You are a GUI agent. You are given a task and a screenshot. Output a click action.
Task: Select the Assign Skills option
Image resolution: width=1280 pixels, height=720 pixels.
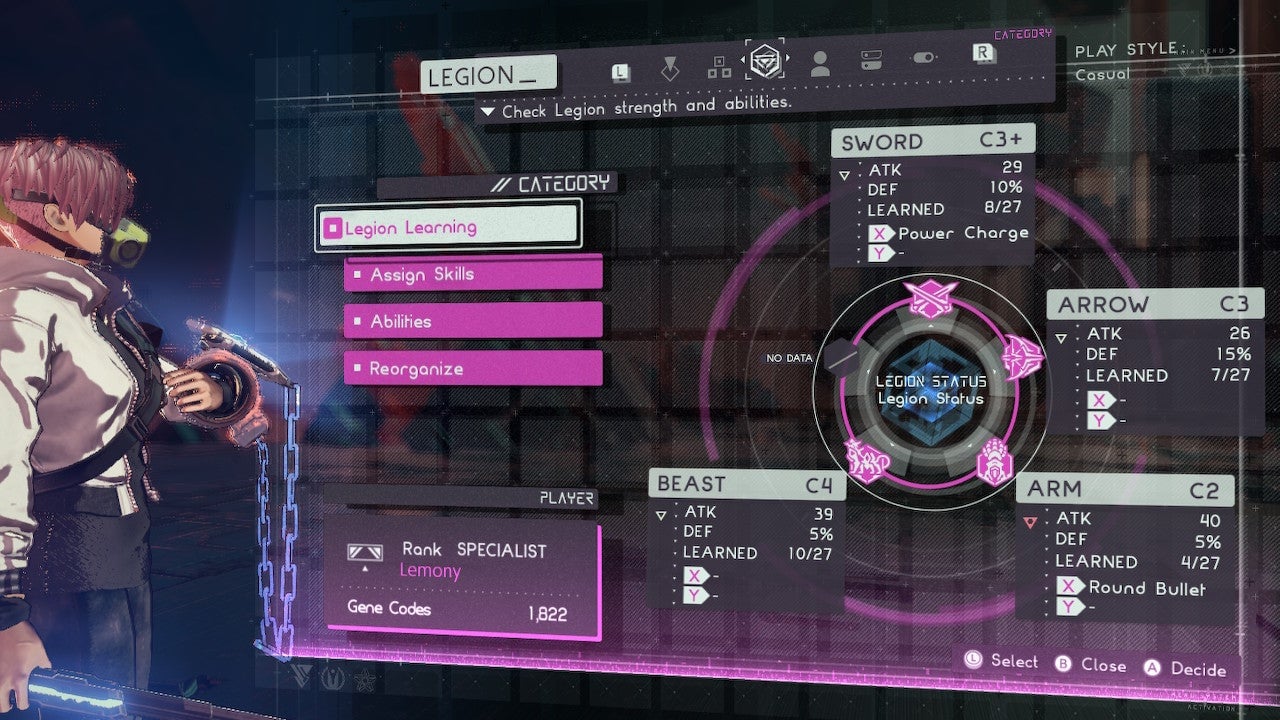(473, 274)
